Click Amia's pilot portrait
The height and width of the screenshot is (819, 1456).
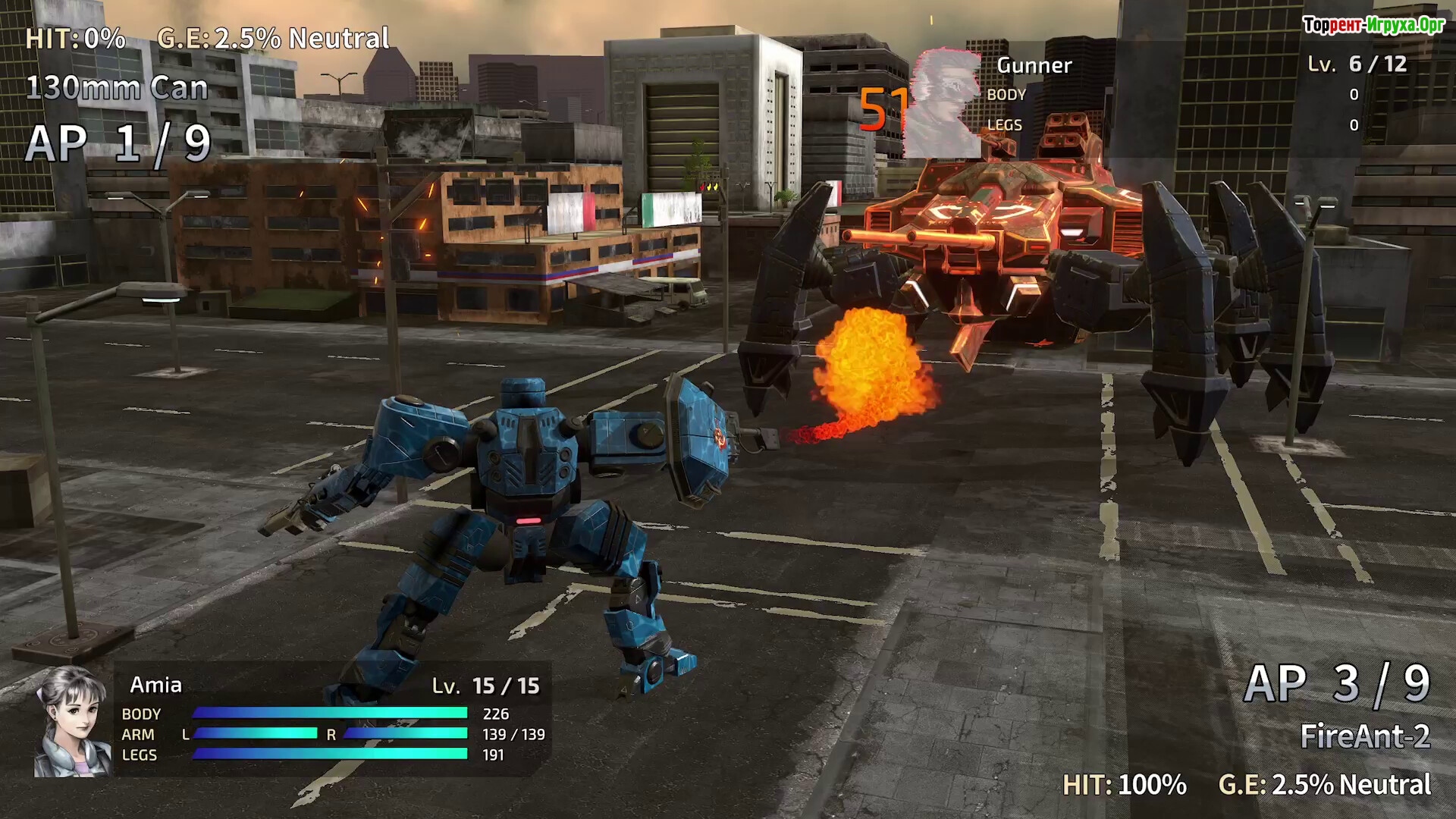point(73,721)
